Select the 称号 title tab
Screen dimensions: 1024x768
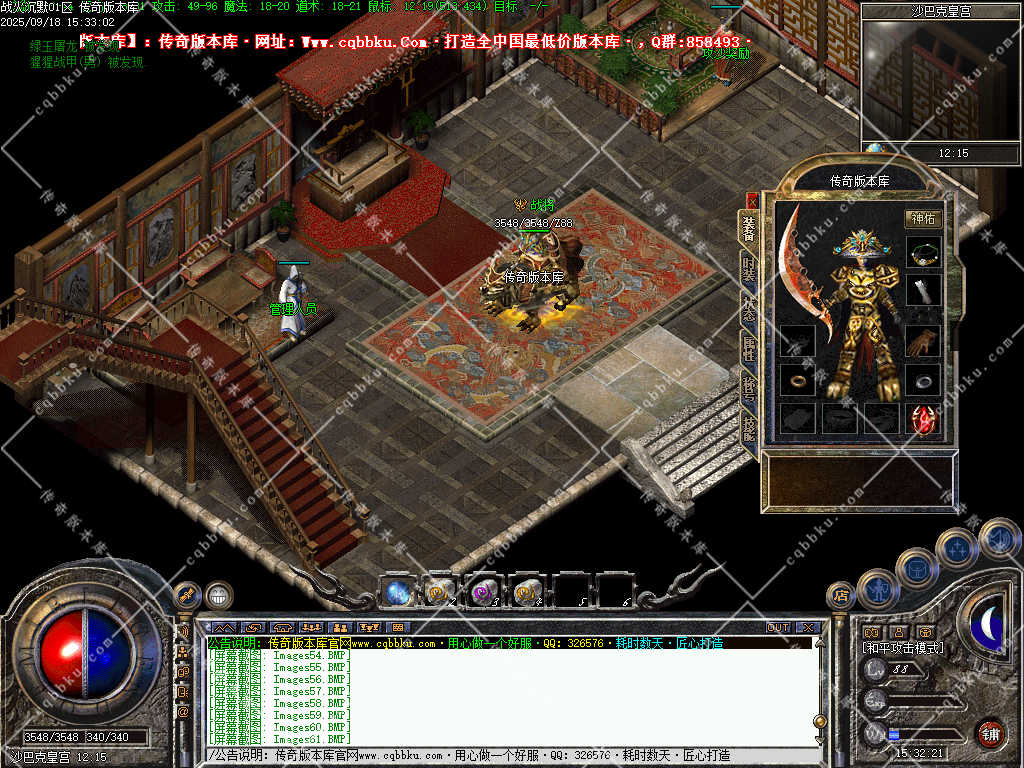[749, 388]
